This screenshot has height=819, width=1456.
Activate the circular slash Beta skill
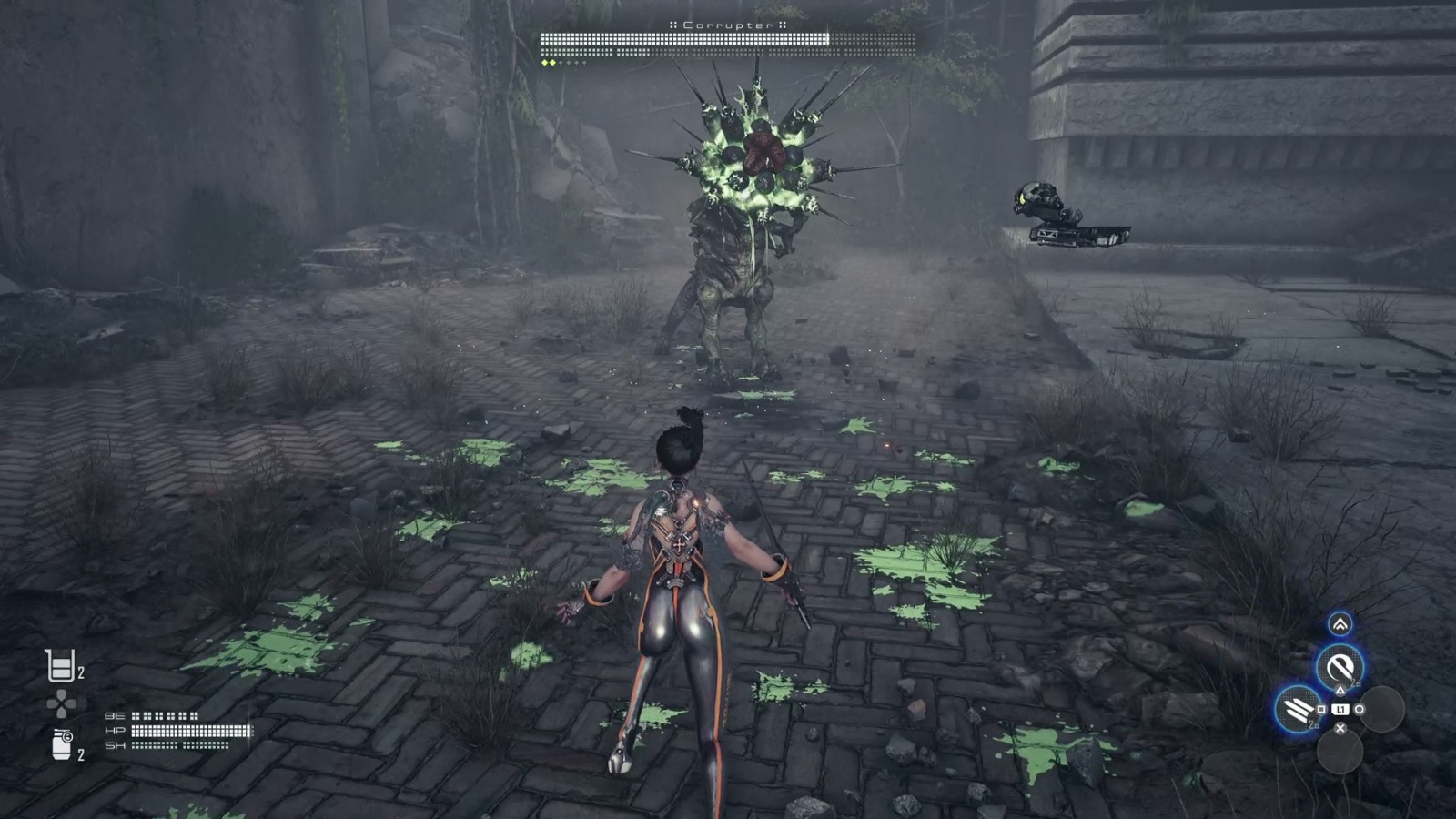coord(1339,668)
